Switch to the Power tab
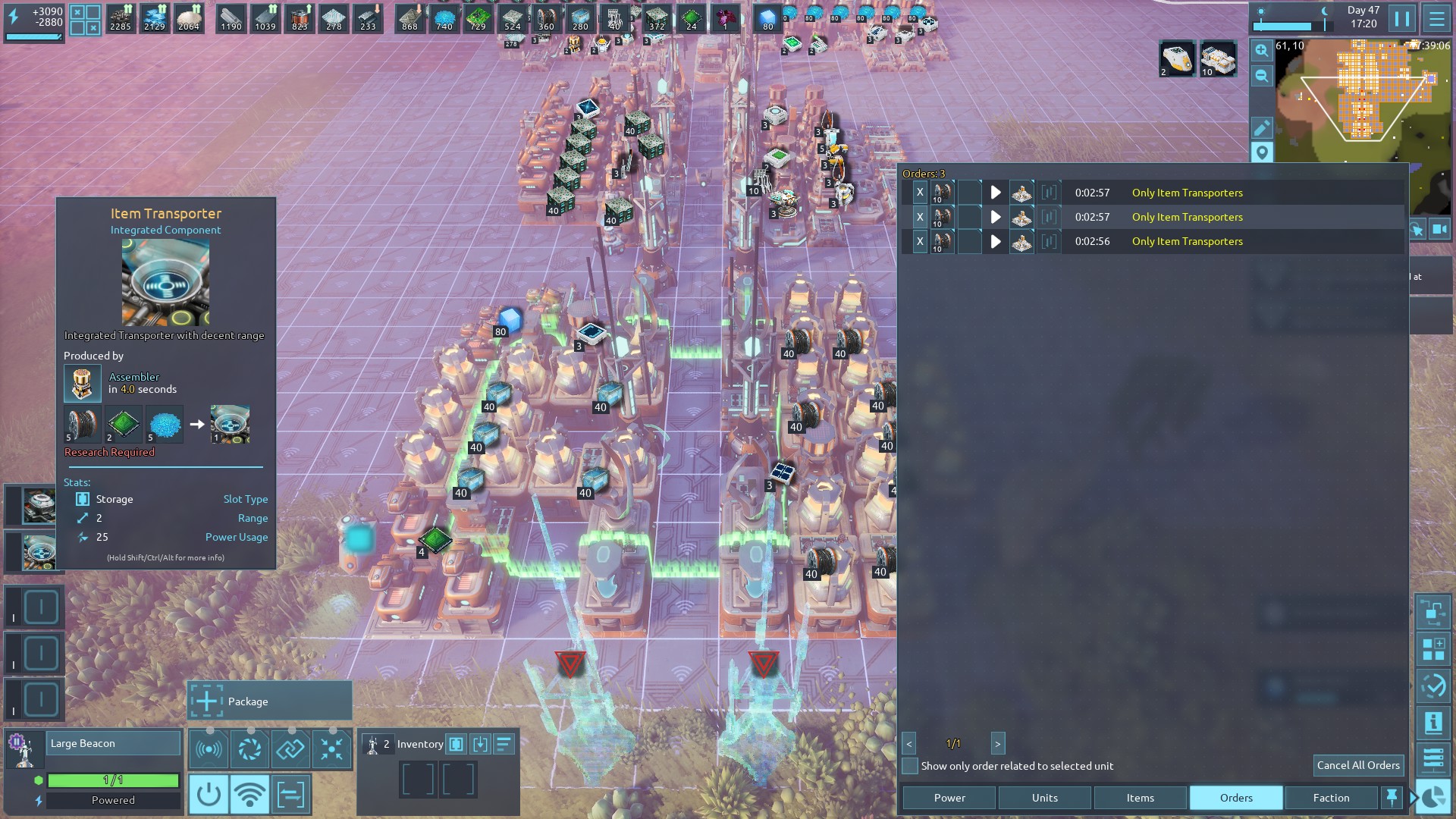 [x=949, y=798]
